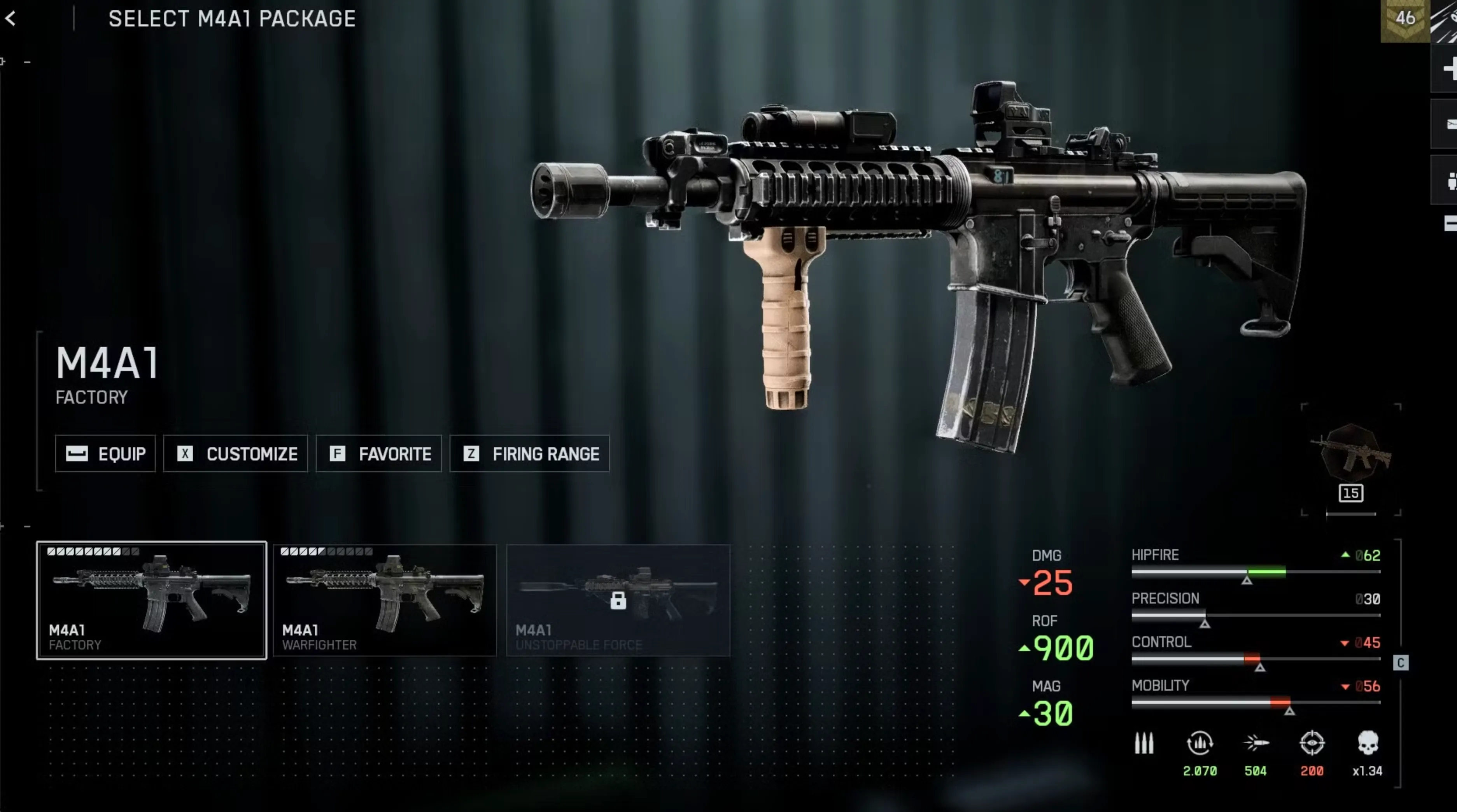Click the rank 46 badge
This screenshot has width=1457, height=812.
(1405, 19)
